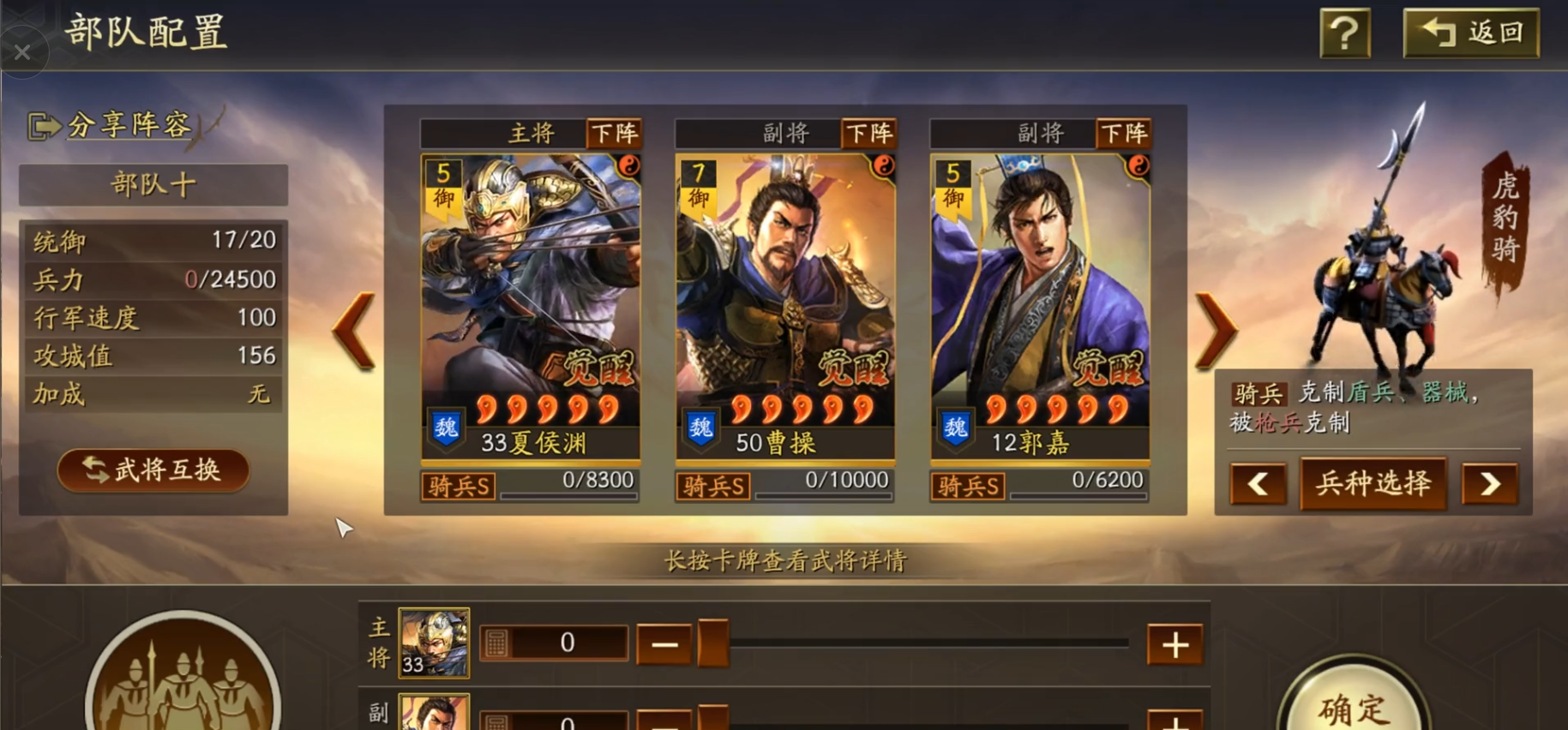Open the help "?" panel
1568x730 pixels.
coord(1343,34)
